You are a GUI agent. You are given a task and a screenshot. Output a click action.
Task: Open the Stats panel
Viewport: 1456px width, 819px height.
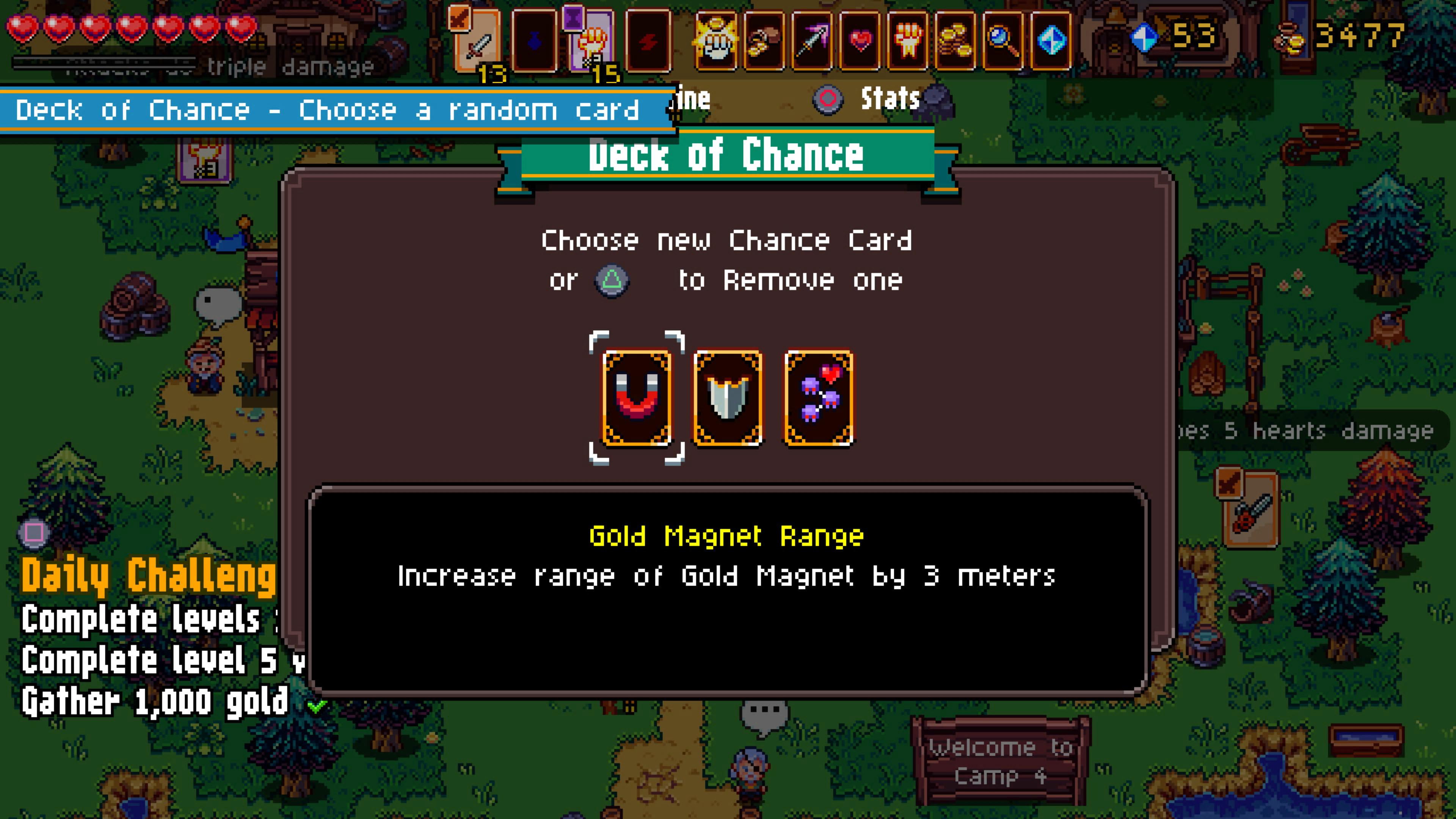[889, 99]
